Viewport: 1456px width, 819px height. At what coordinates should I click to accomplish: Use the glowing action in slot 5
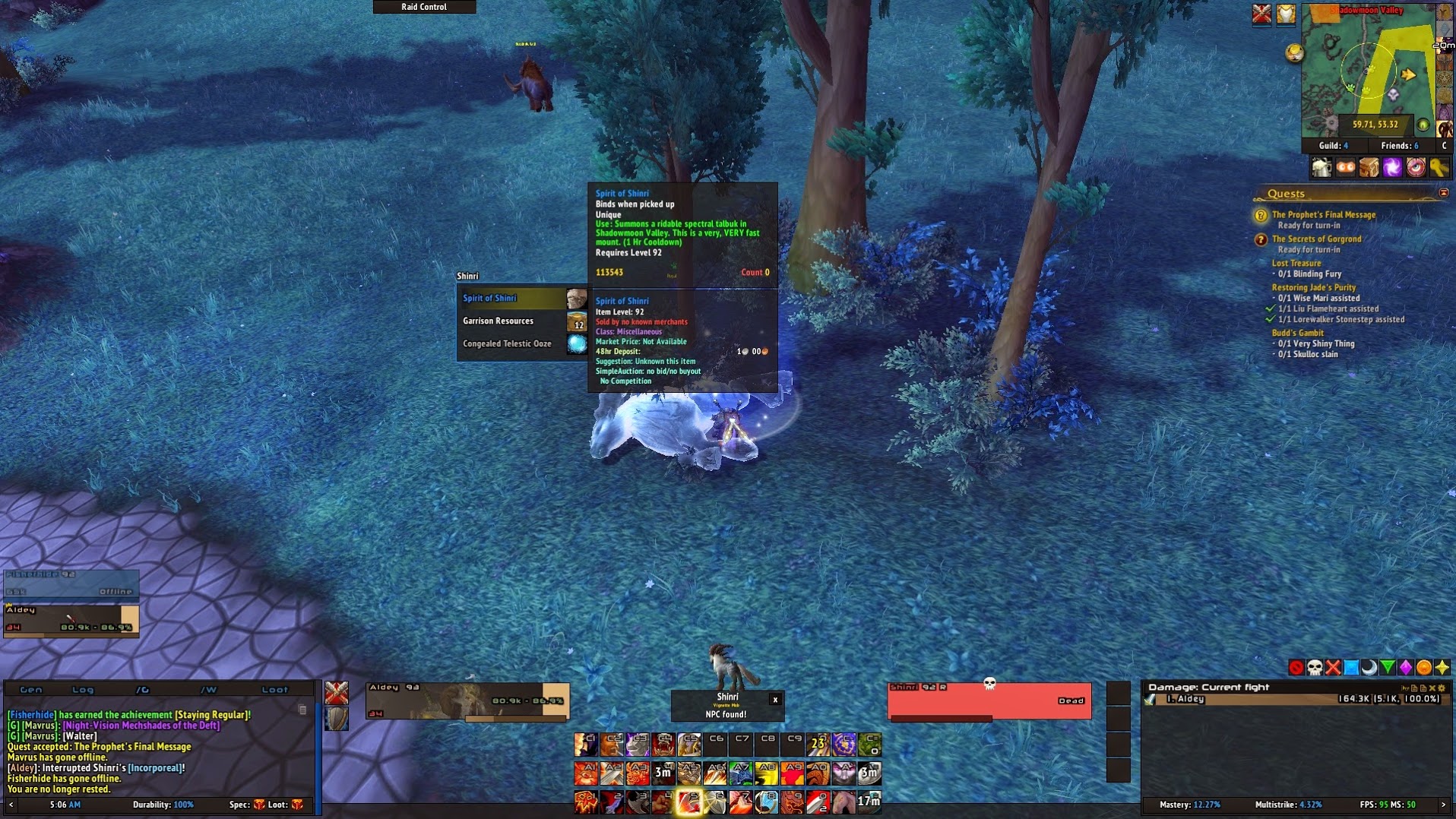coord(689,802)
